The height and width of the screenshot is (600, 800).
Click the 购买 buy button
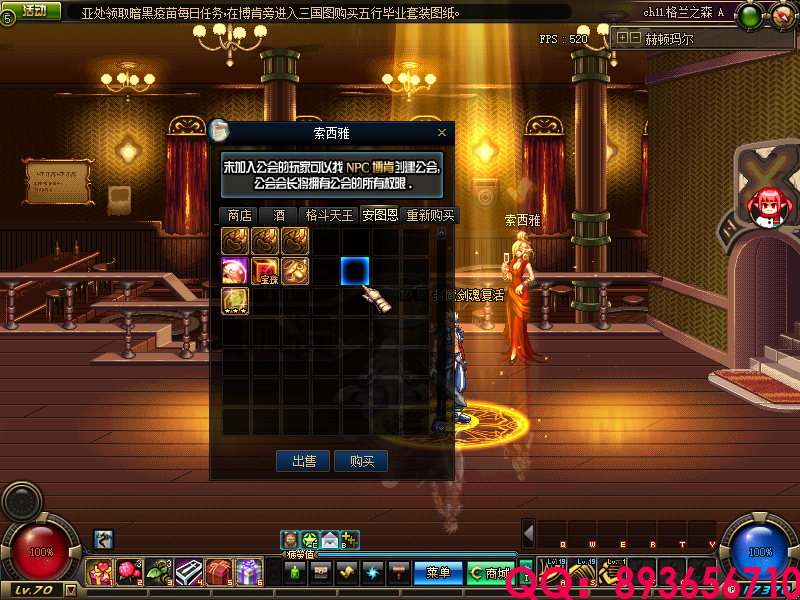coord(361,461)
